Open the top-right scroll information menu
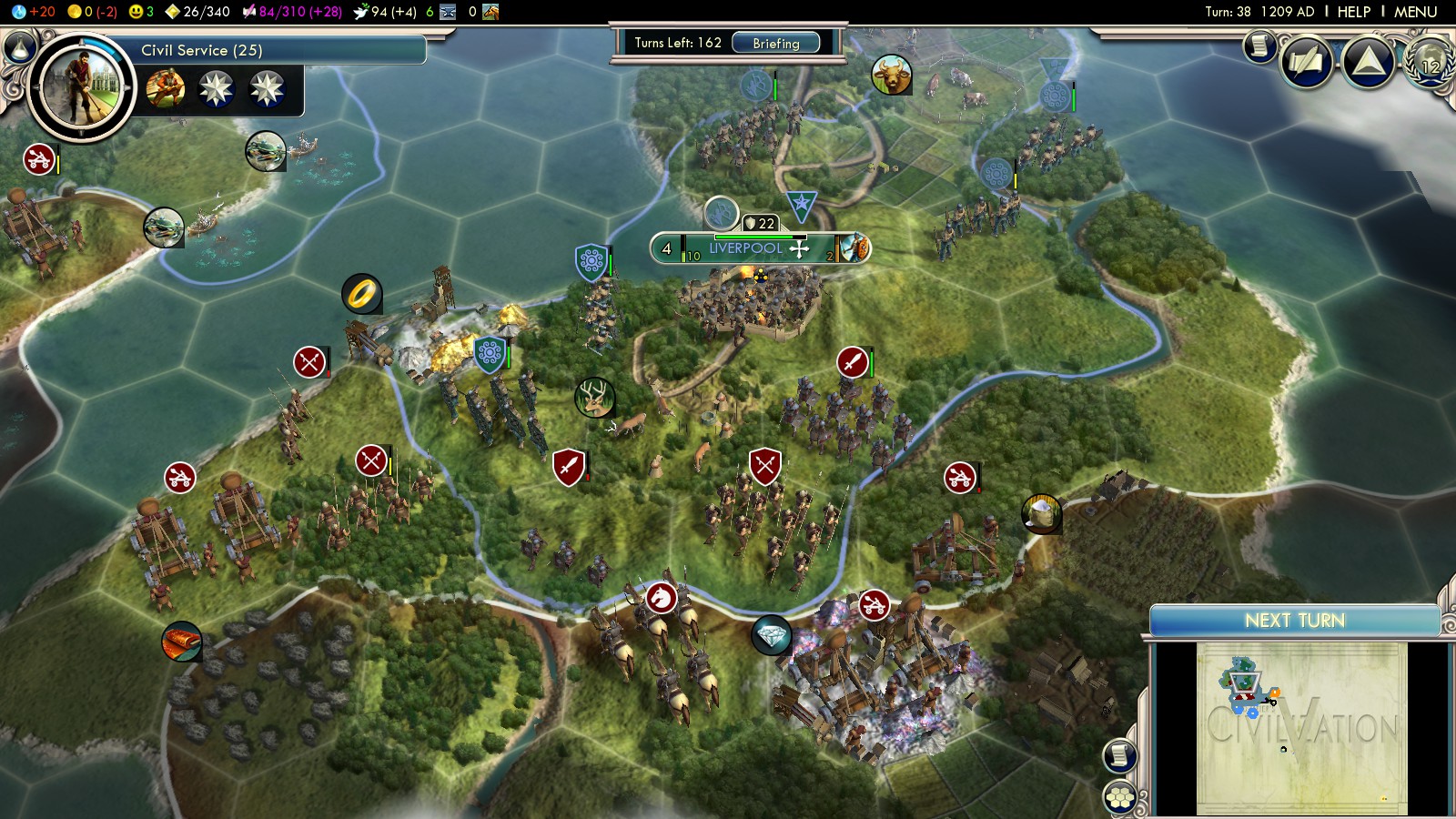This screenshot has width=1456, height=819. (x=1259, y=45)
